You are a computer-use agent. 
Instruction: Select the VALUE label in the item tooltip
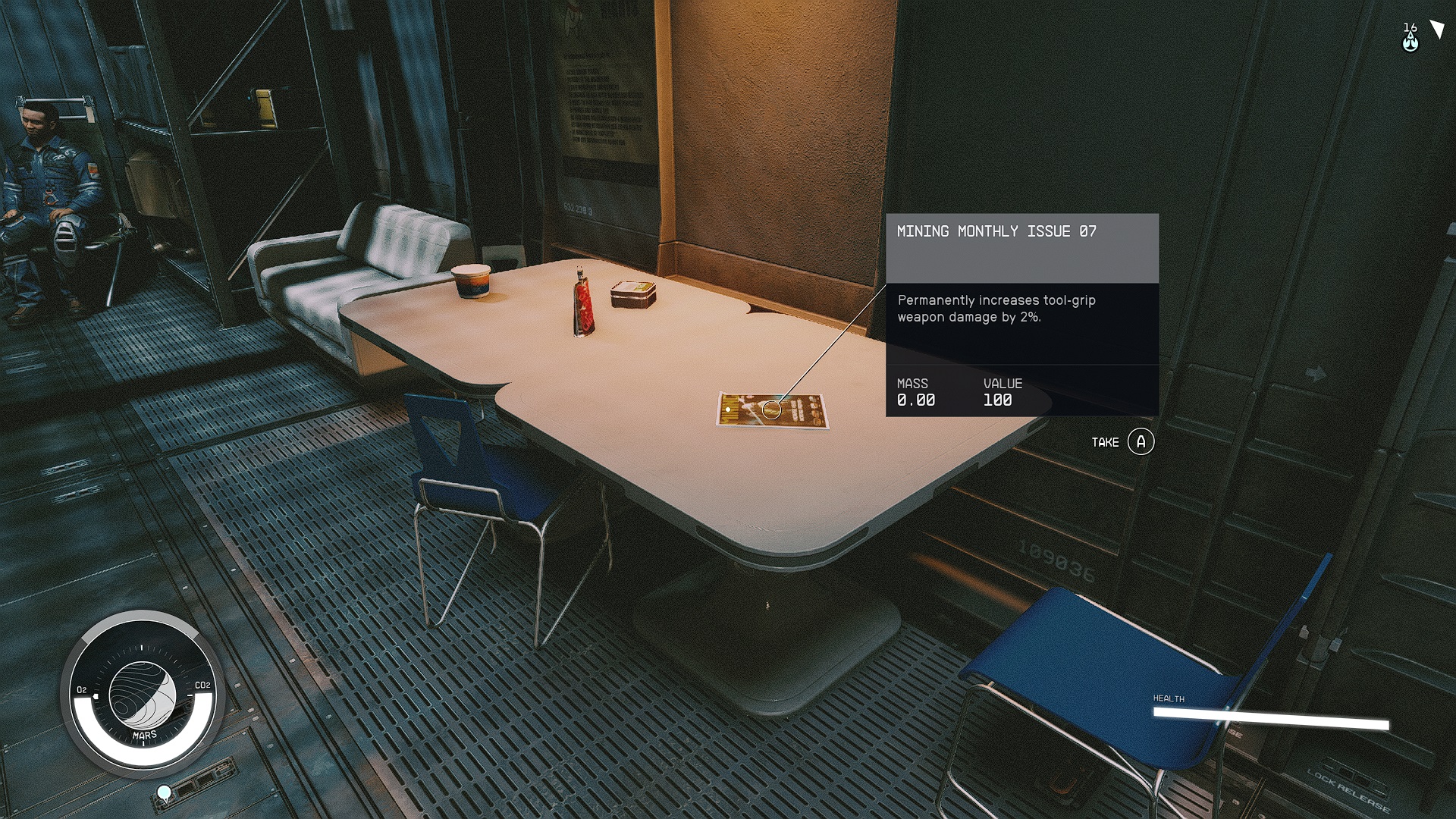(1002, 384)
